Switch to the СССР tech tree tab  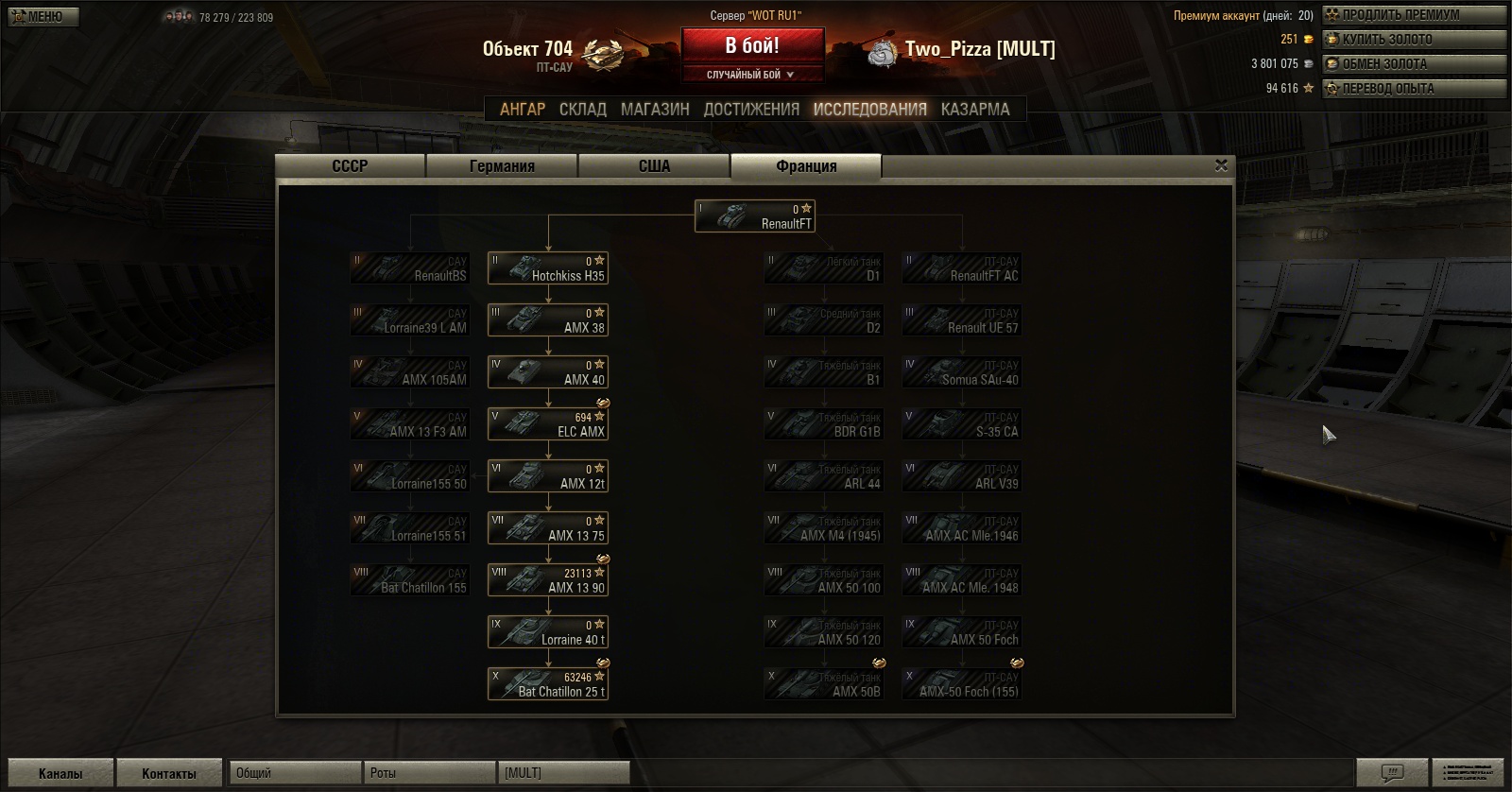(x=350, y=166)
